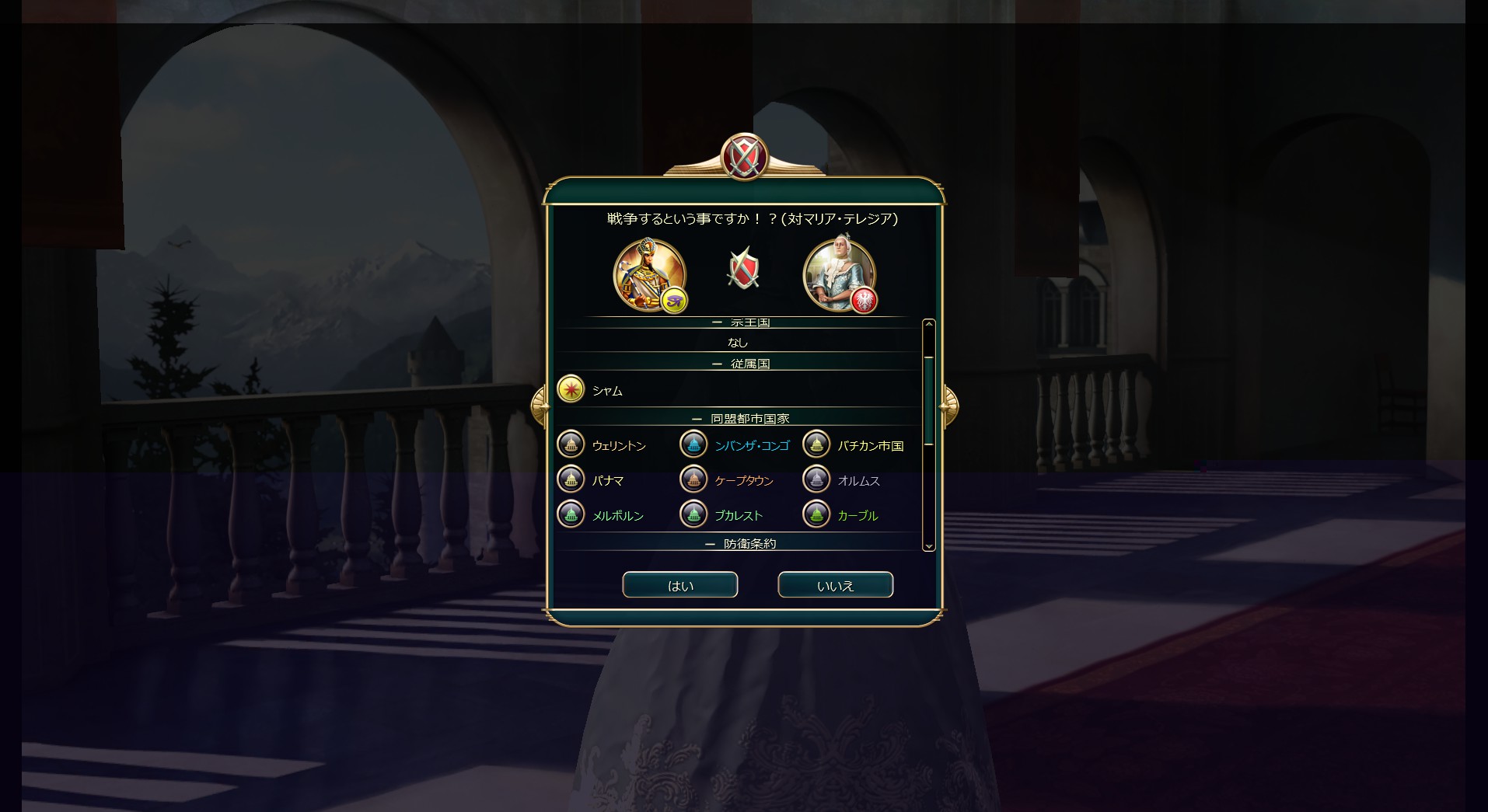
Task: Select the オルムス city-state entry
Action: pyautogui.click(x=858, y=480)
